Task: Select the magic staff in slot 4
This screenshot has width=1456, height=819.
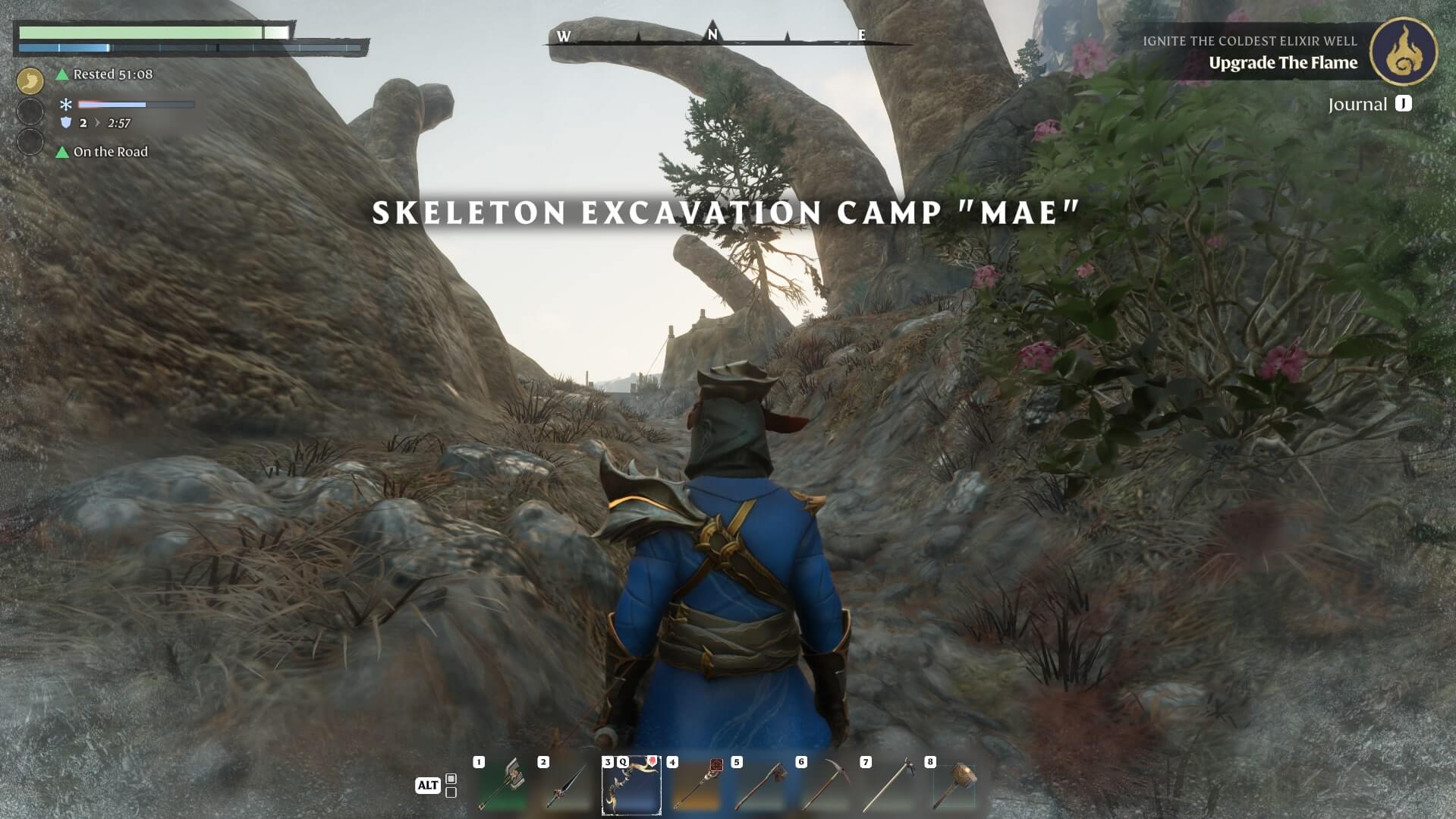Action: click(x=696, y=786)
